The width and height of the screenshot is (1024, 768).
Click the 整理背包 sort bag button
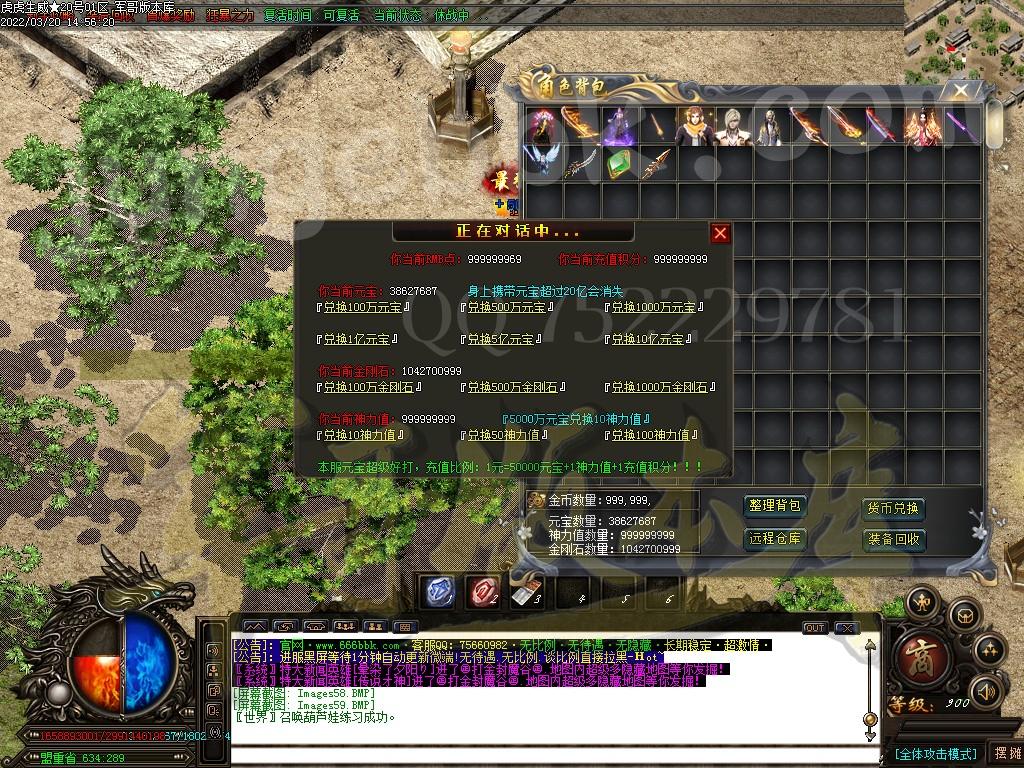pos(775,507)
